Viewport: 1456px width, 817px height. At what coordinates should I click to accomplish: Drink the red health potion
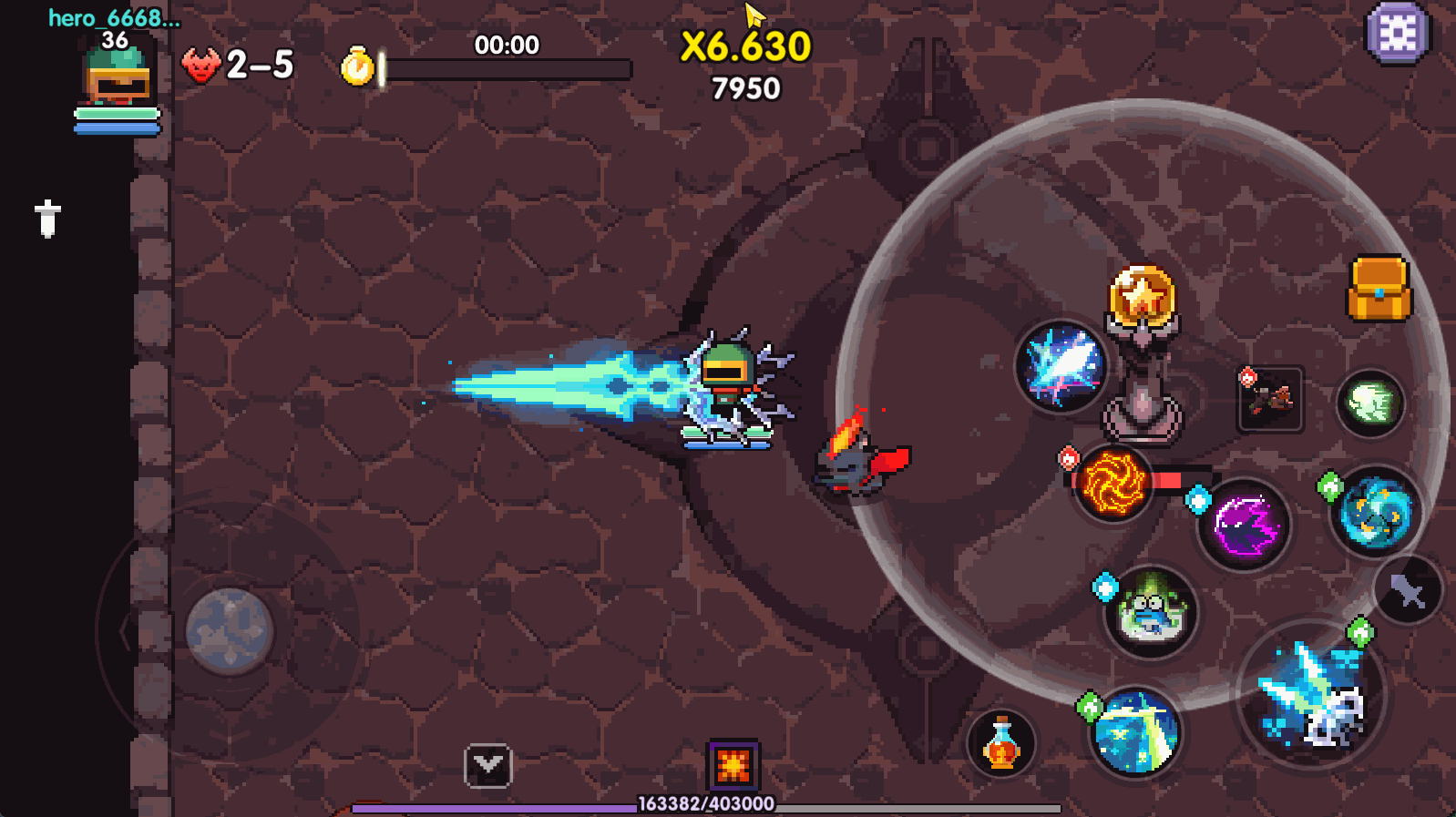(x=1001, y=744)
